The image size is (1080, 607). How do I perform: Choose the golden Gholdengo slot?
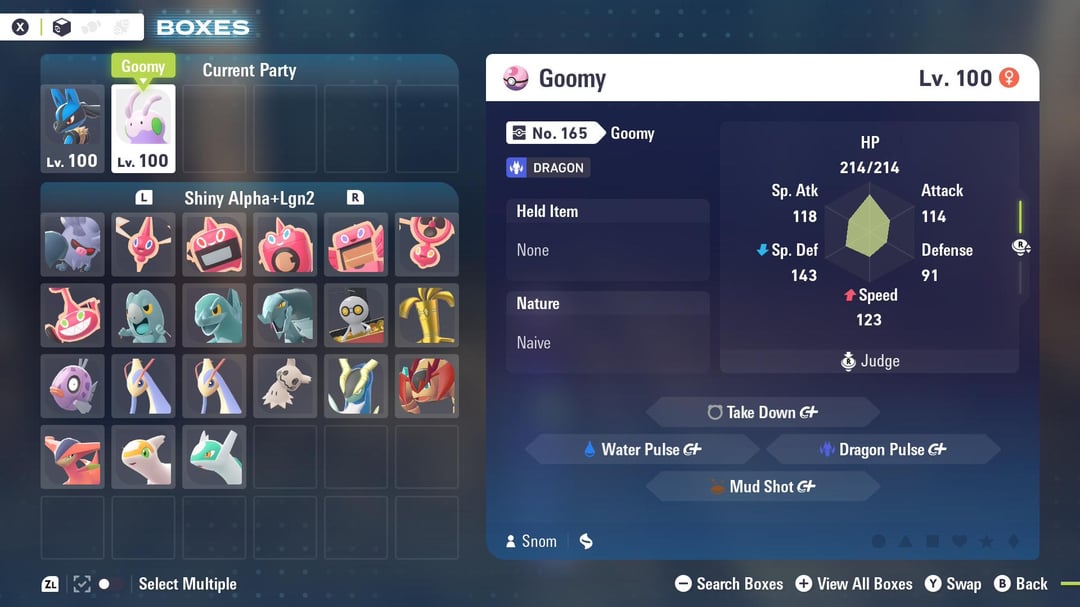click(x=427, y=315)
